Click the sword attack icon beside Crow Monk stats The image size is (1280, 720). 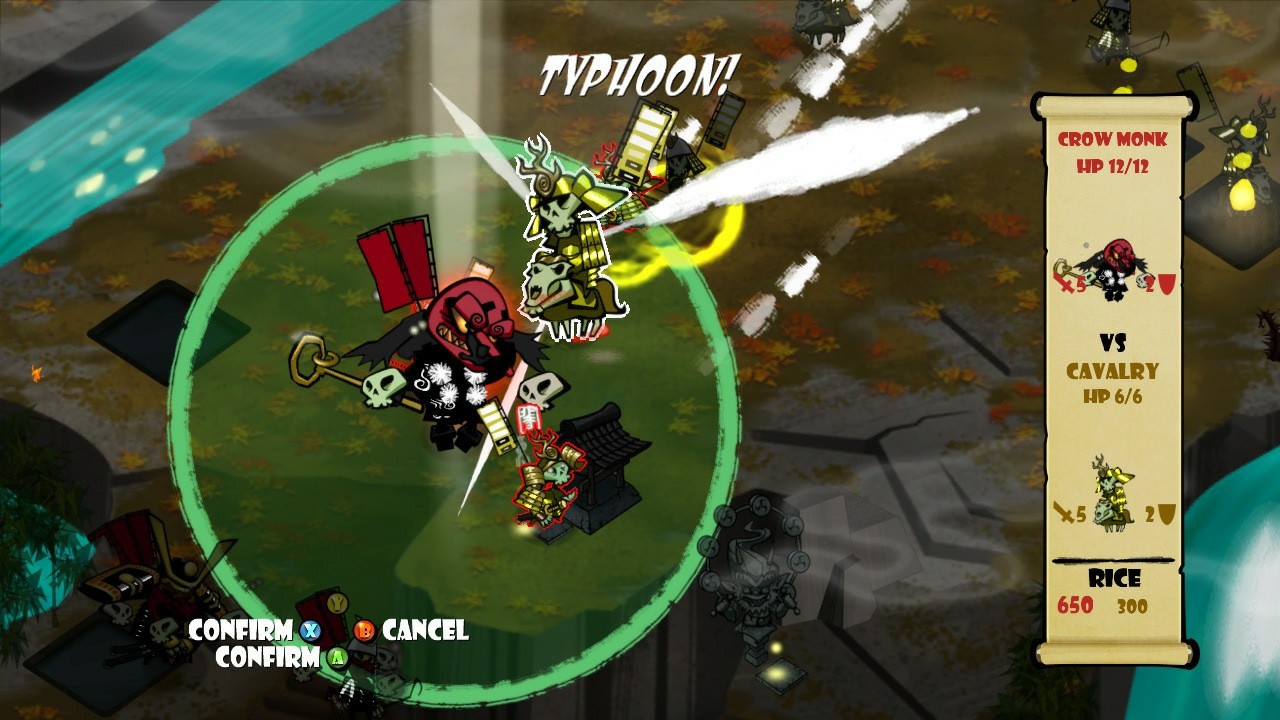click(x=1063, y=283)
